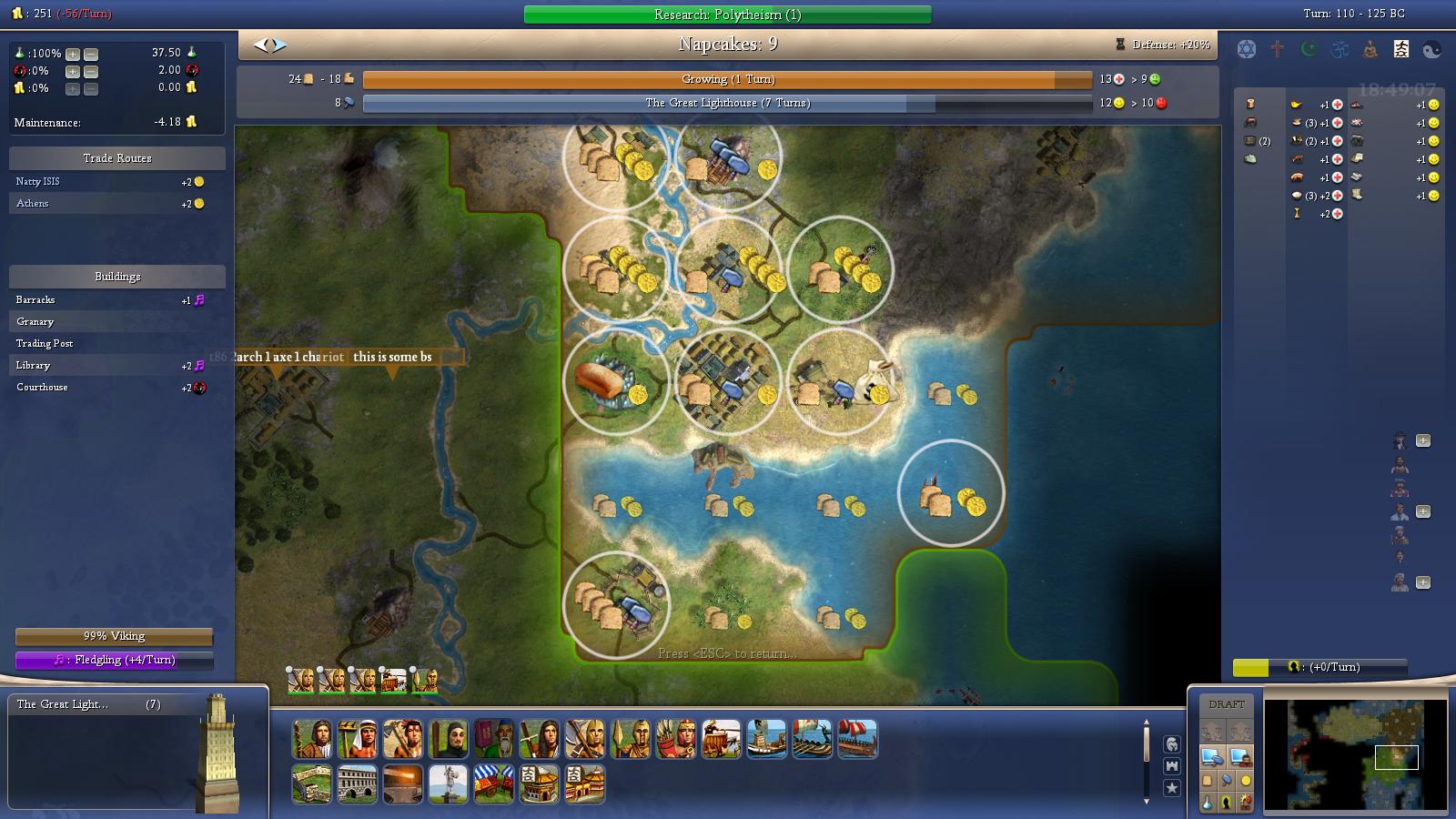Viewport: 1456px width, 819px height.
Task: Select the market cart building icon
Action: pos(493,782)
